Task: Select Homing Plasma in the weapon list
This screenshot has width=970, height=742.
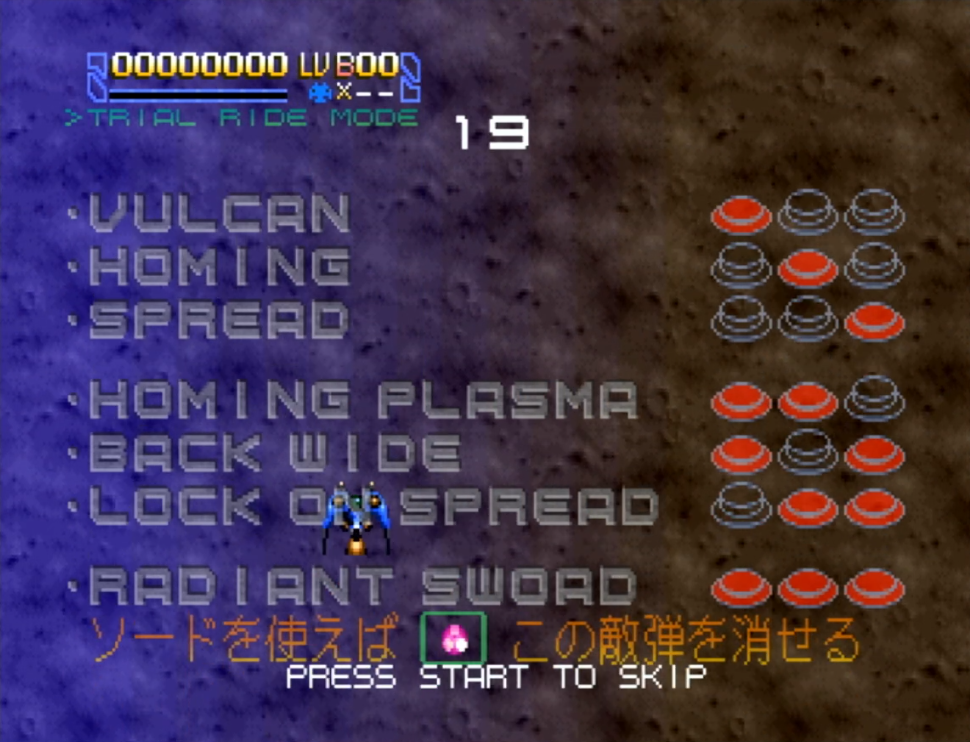Action: tap(364, 400)
